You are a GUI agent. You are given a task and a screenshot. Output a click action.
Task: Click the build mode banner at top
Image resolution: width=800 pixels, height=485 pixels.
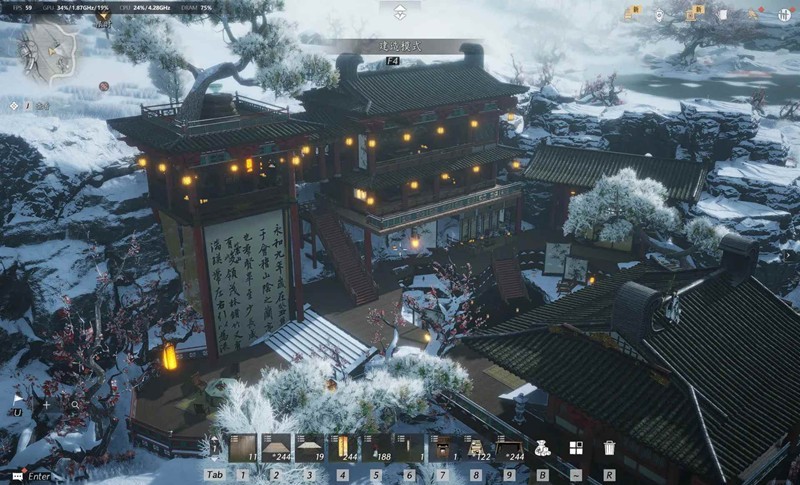click(x=399, y=46)
